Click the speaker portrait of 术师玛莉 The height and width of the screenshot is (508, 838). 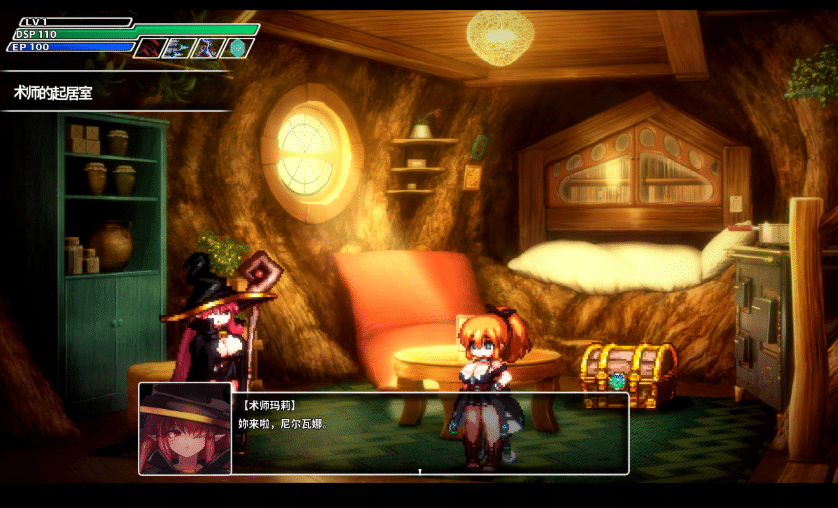coord(185,428)
